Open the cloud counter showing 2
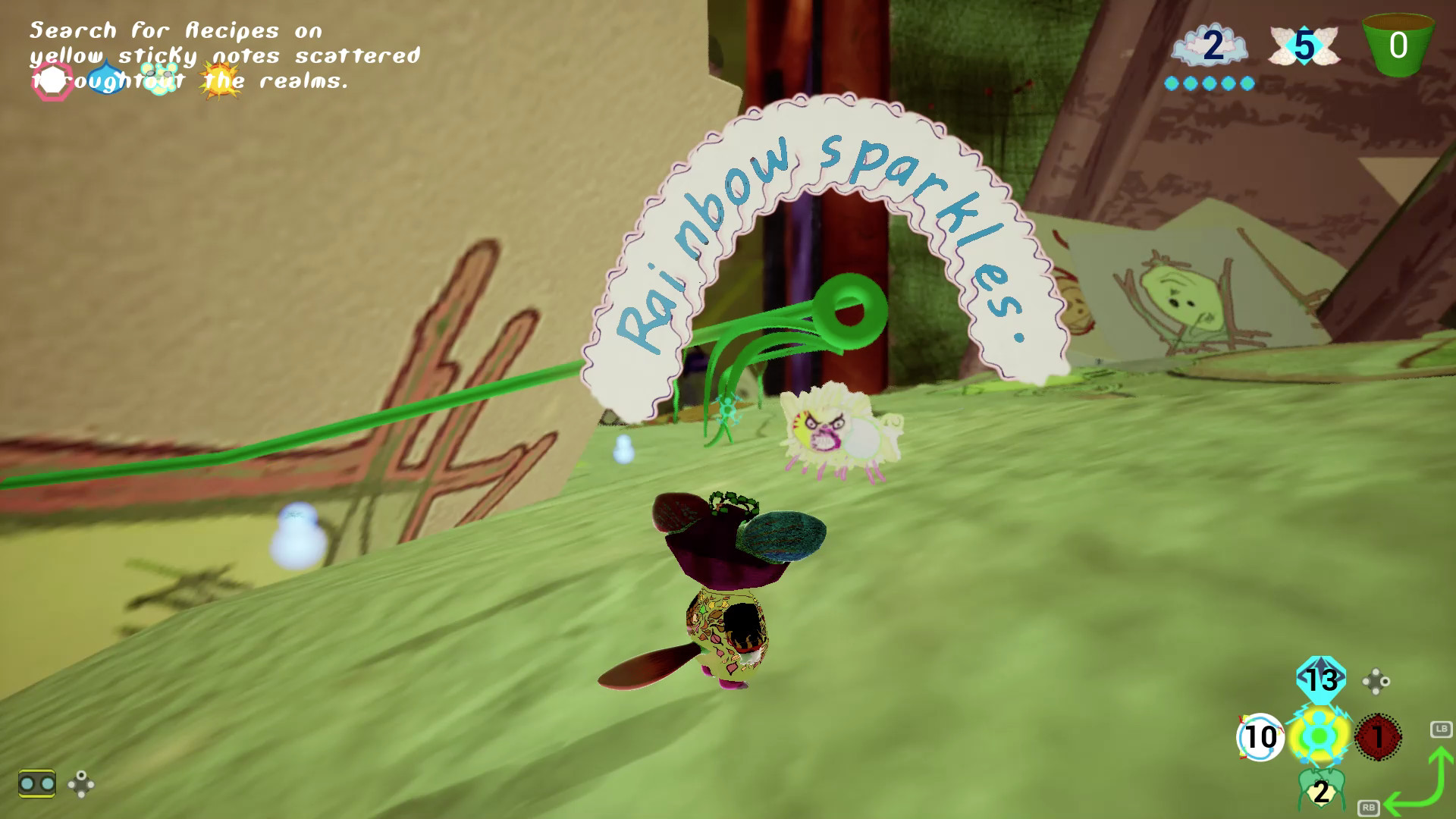The width and height of the screenshot is (1456, 819). point(1210,45)
